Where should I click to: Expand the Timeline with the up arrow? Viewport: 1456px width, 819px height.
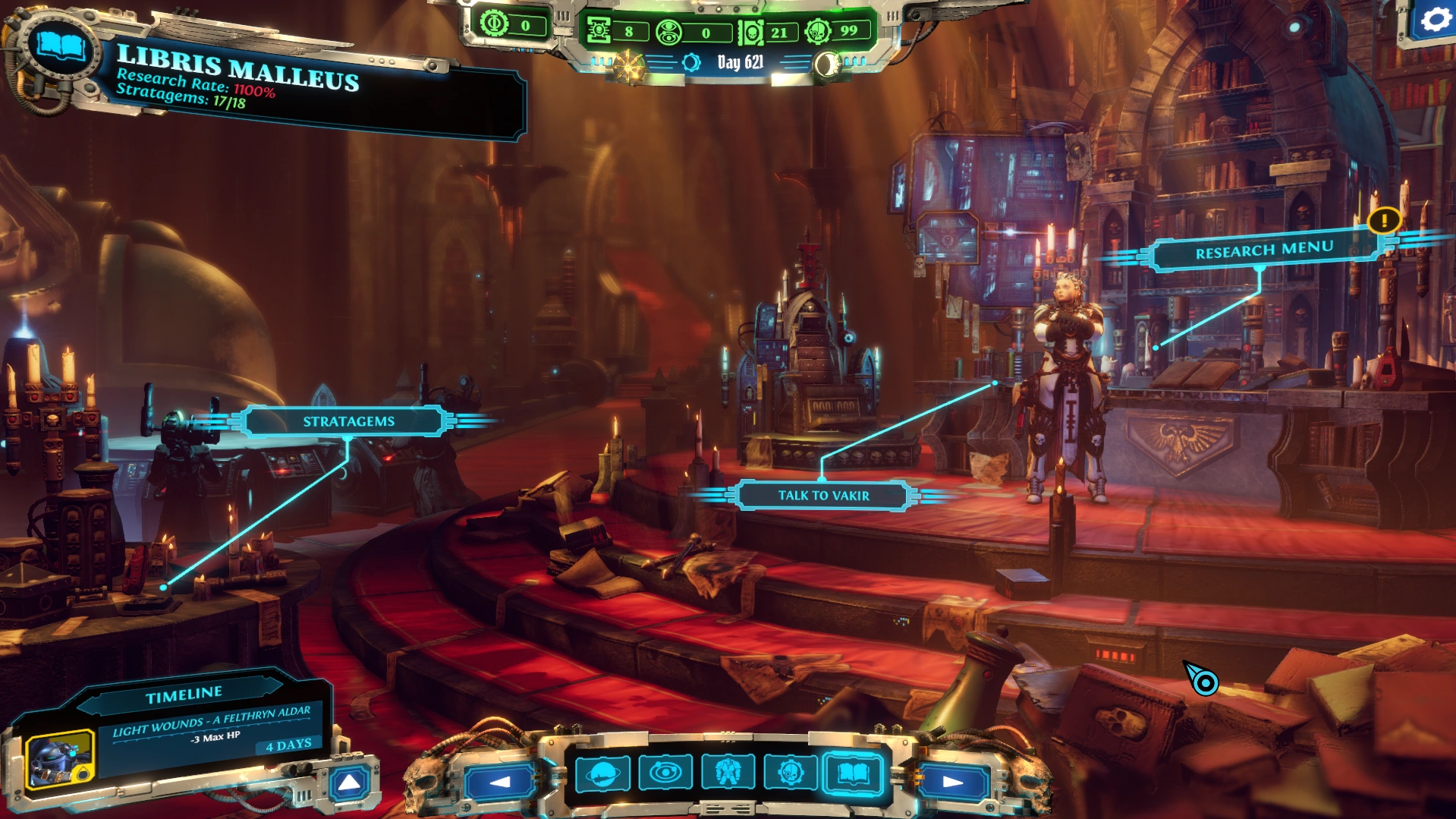click(x=349, y=783)
